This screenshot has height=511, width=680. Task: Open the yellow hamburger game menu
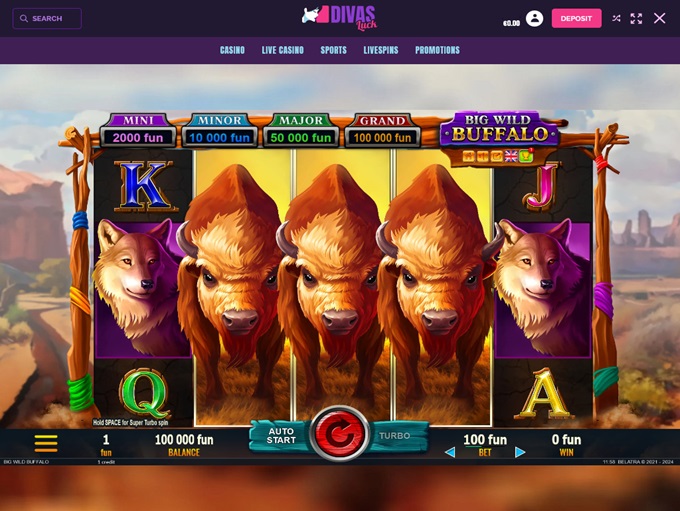click(x=46, y=443)
